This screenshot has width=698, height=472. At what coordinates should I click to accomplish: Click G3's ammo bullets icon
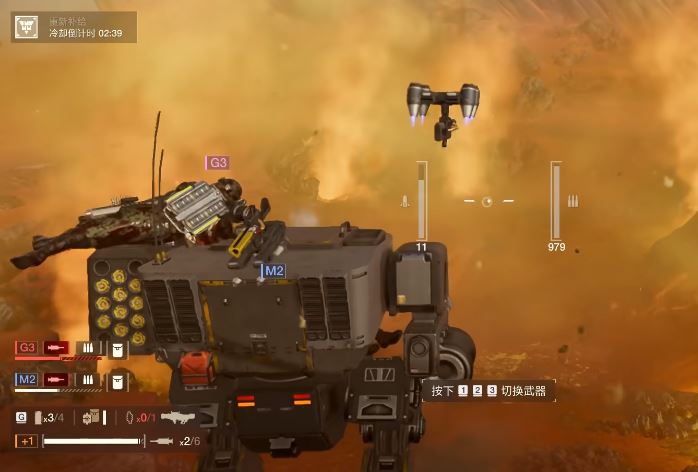88,348
